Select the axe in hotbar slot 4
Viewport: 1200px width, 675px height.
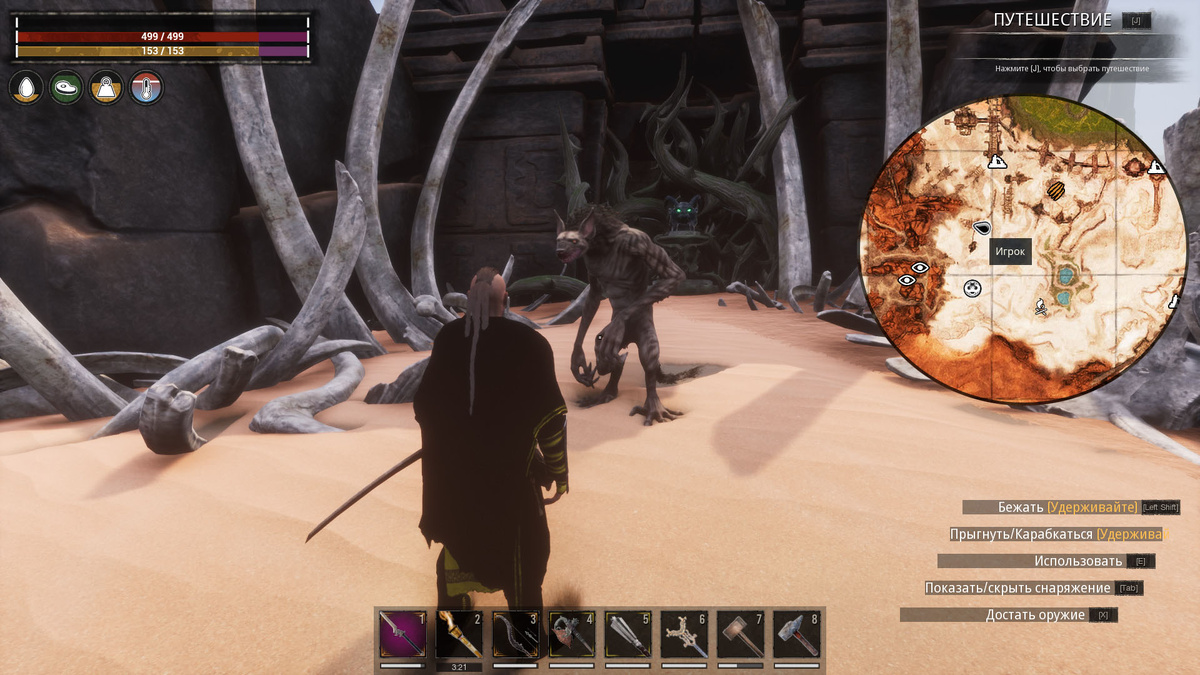[x=571, y=634]
